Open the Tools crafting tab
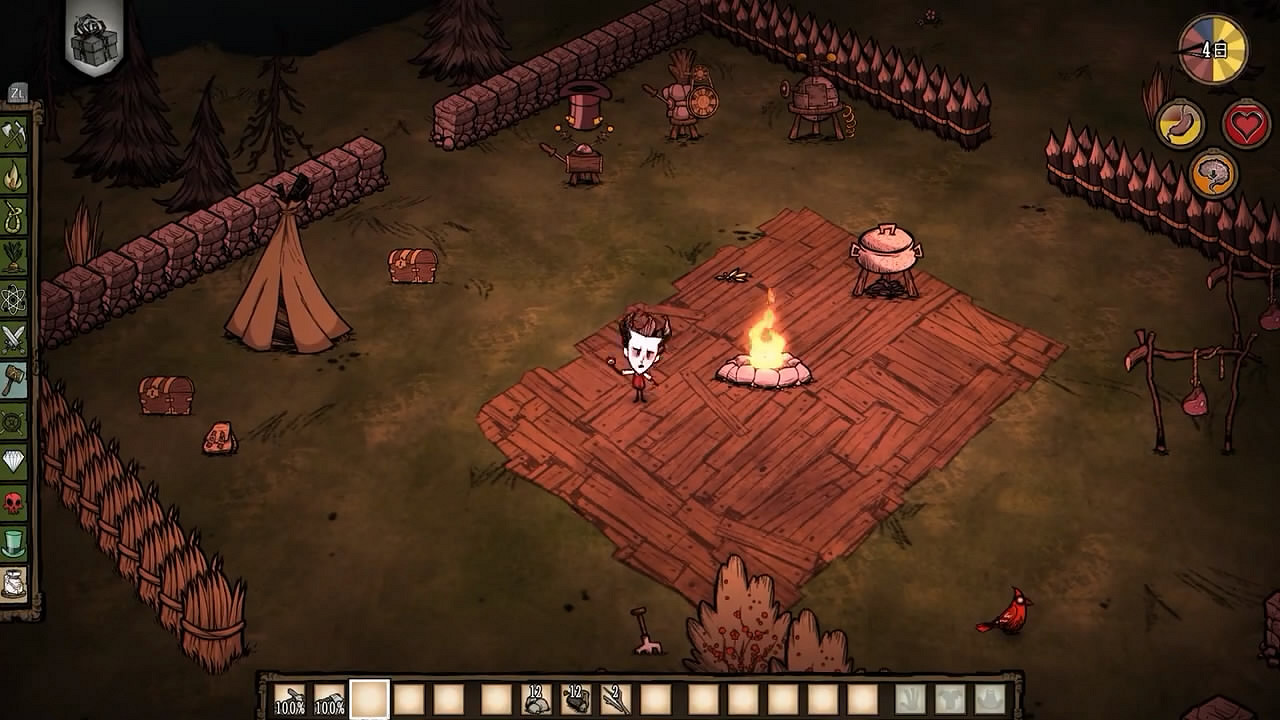 (x=13, y=134)
